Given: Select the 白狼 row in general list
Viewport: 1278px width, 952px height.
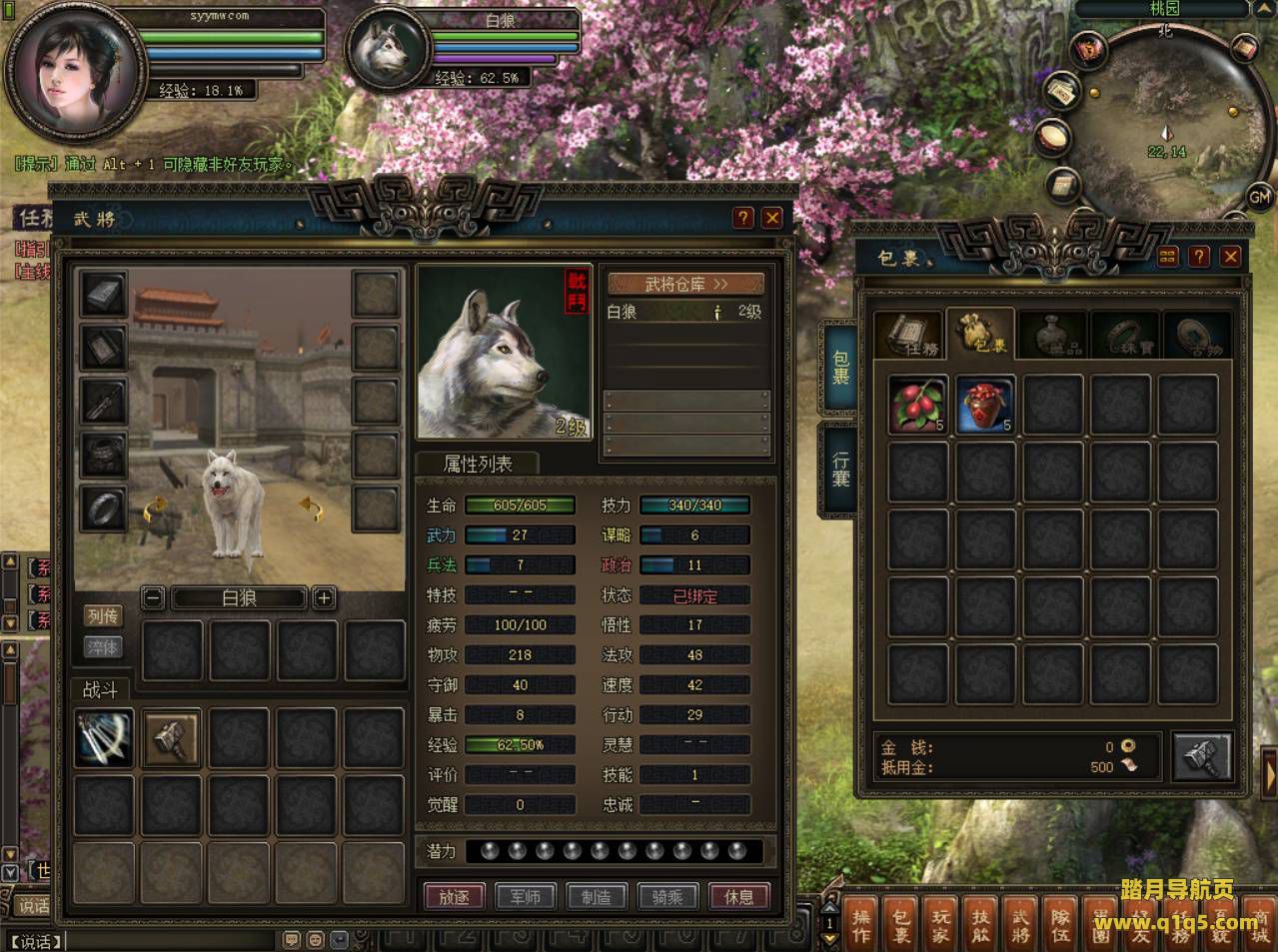Looking at the screenshot, I should pyautogui.click(x=685, y=312).
